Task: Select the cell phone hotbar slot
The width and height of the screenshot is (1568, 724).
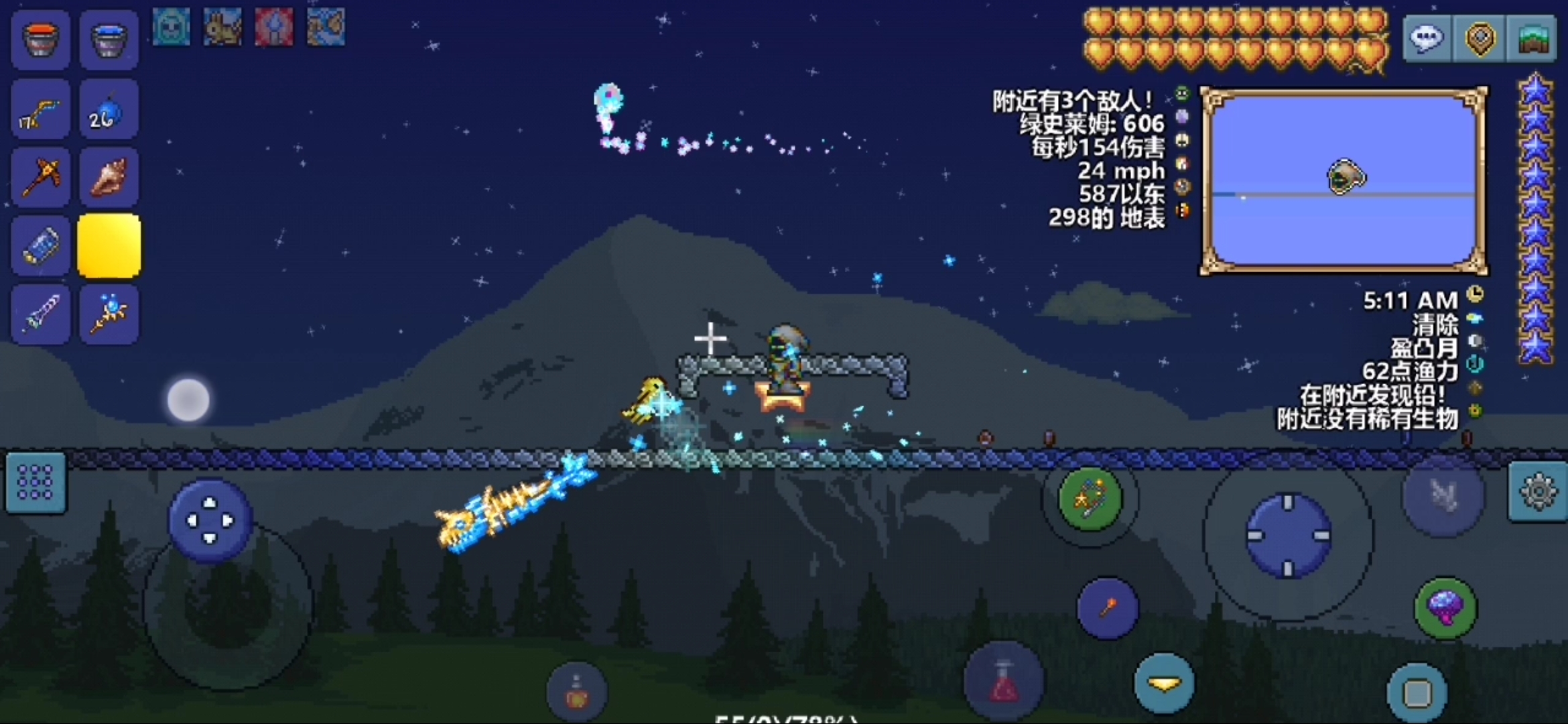Action: point(41,246)
